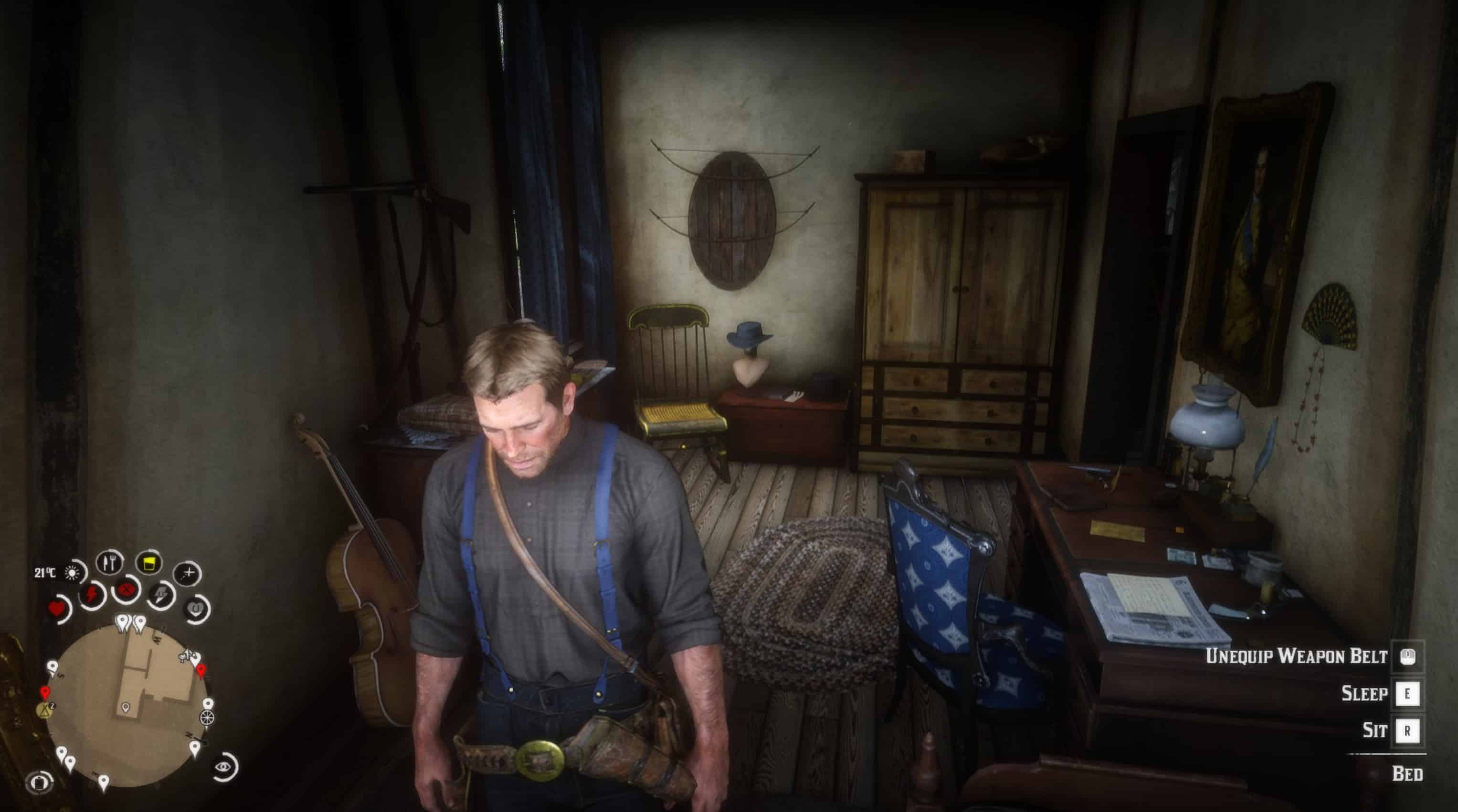The width and height of the screenshot is (1458, 812).
Task: Click the red heart health core
Action: (57, 610)
